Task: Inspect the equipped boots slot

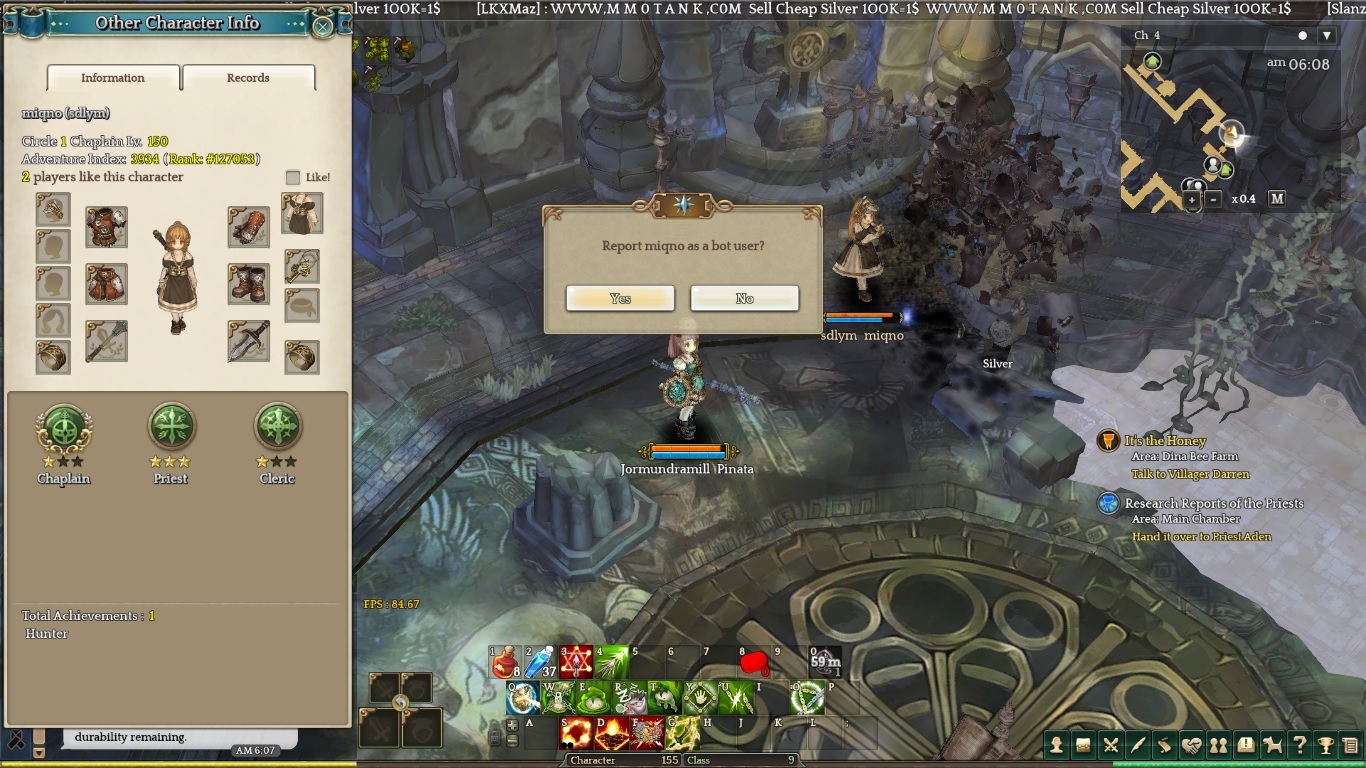Action: [248, 284]
